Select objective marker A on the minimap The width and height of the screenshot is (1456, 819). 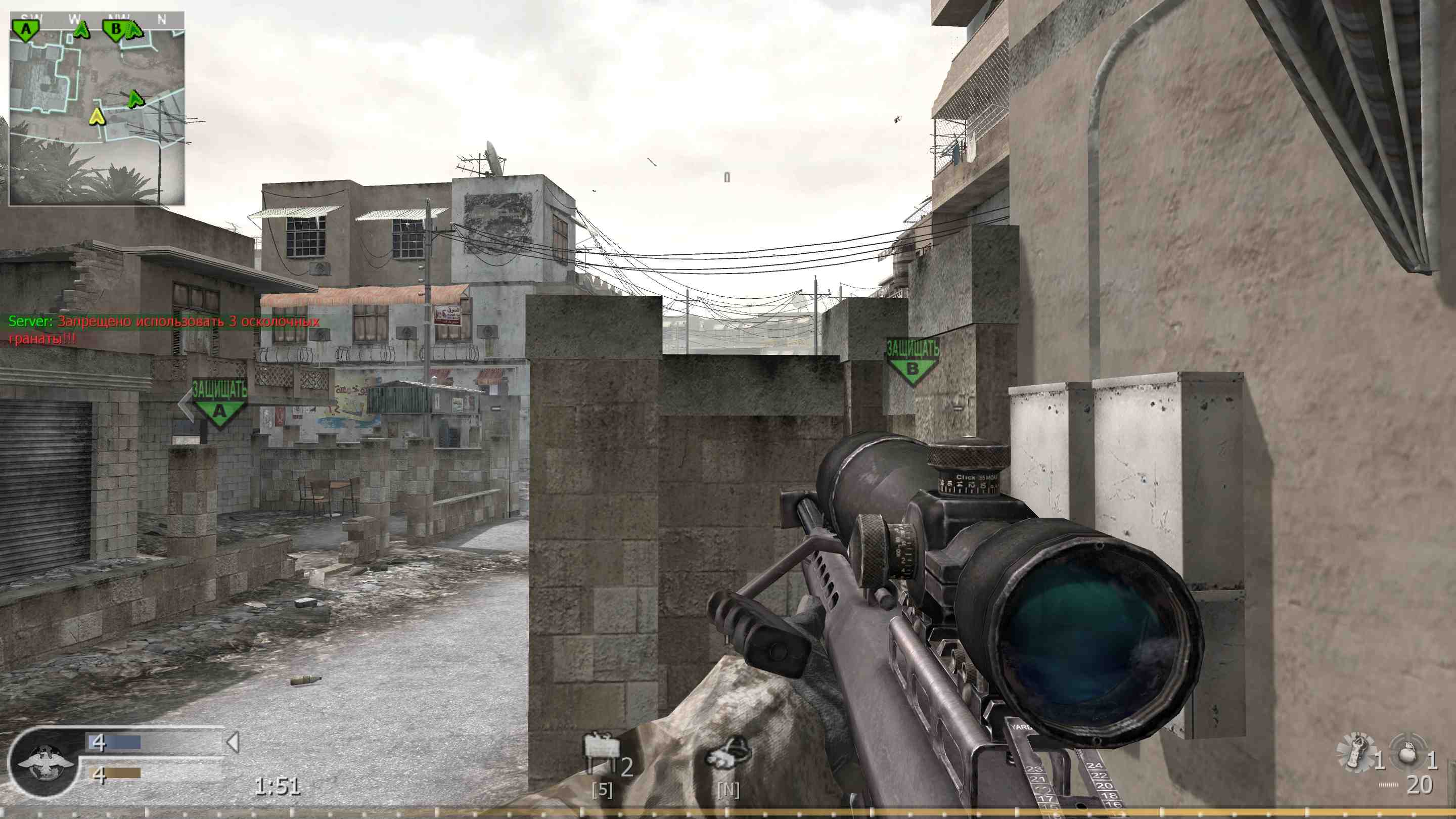tap(25, 27)
